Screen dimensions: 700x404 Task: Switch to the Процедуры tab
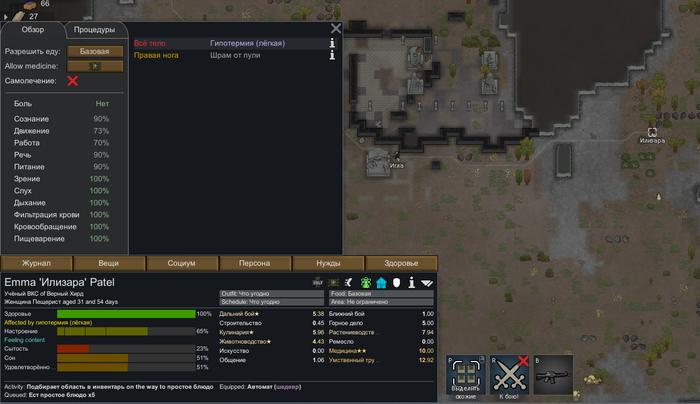click(x=93, y=30)
